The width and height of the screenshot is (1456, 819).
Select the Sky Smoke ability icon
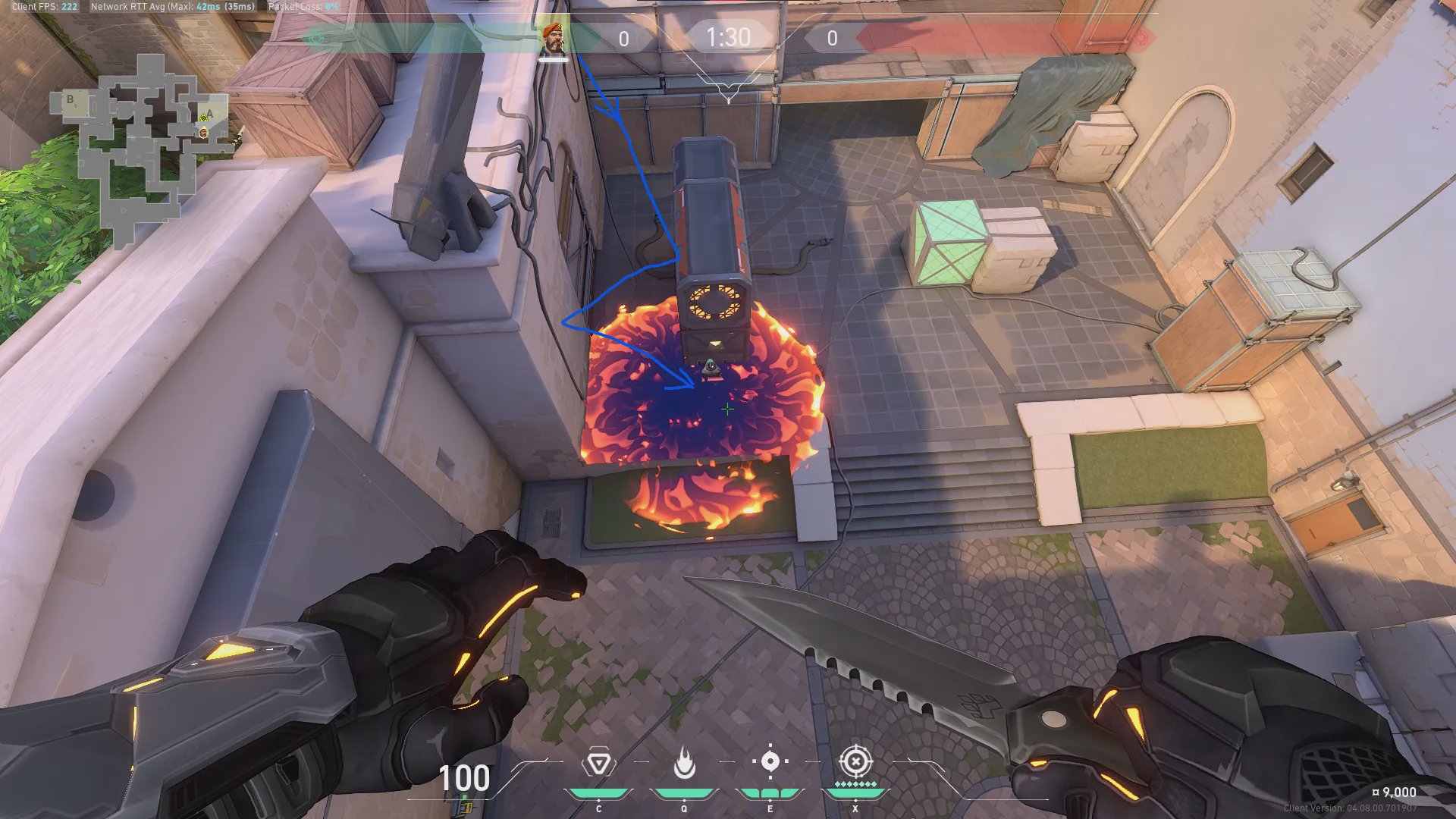click(x=770, y=761)
